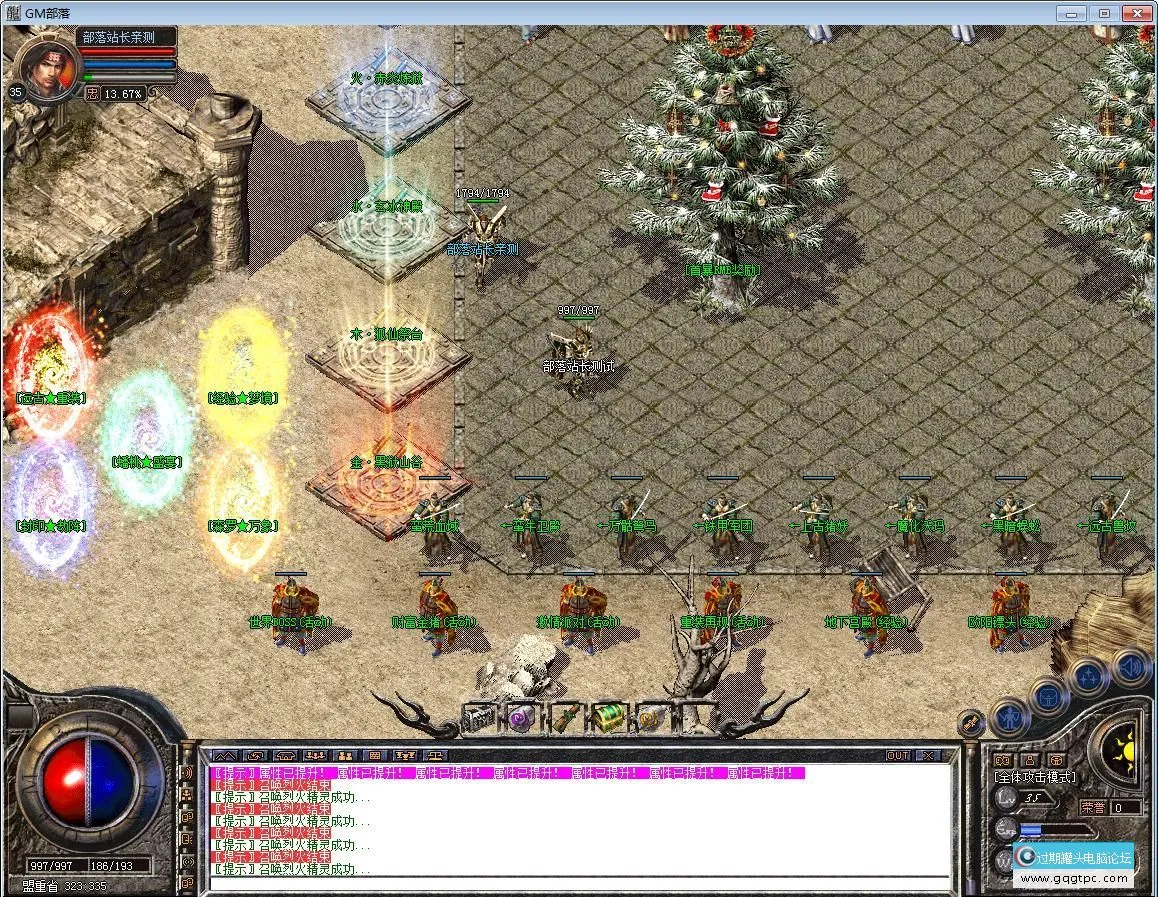Image resolution: width=1158 pixels, height=897 pixels.
Task: Use the green treasure chest belt item
Action: 607,717
